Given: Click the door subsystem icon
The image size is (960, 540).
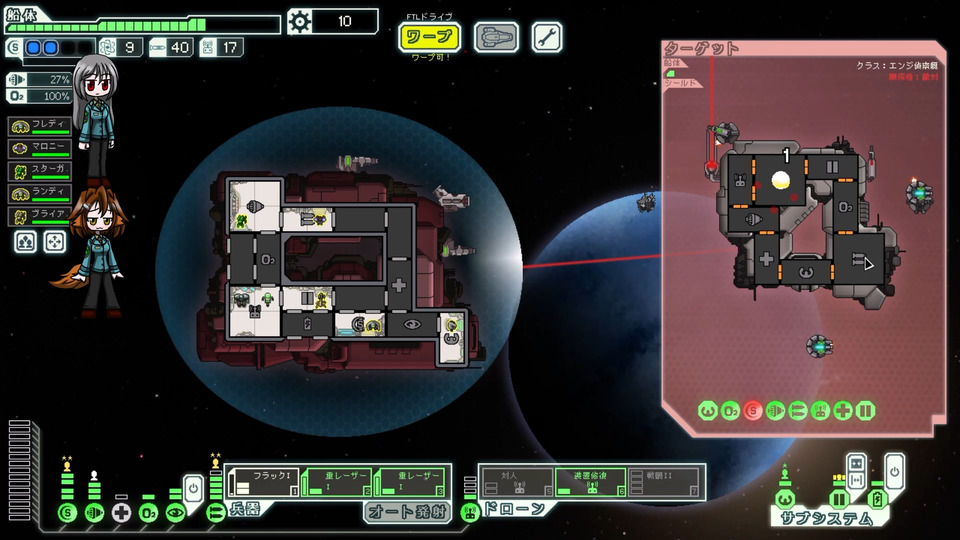Looking at the screenshot, I should [x=839, y=499].
